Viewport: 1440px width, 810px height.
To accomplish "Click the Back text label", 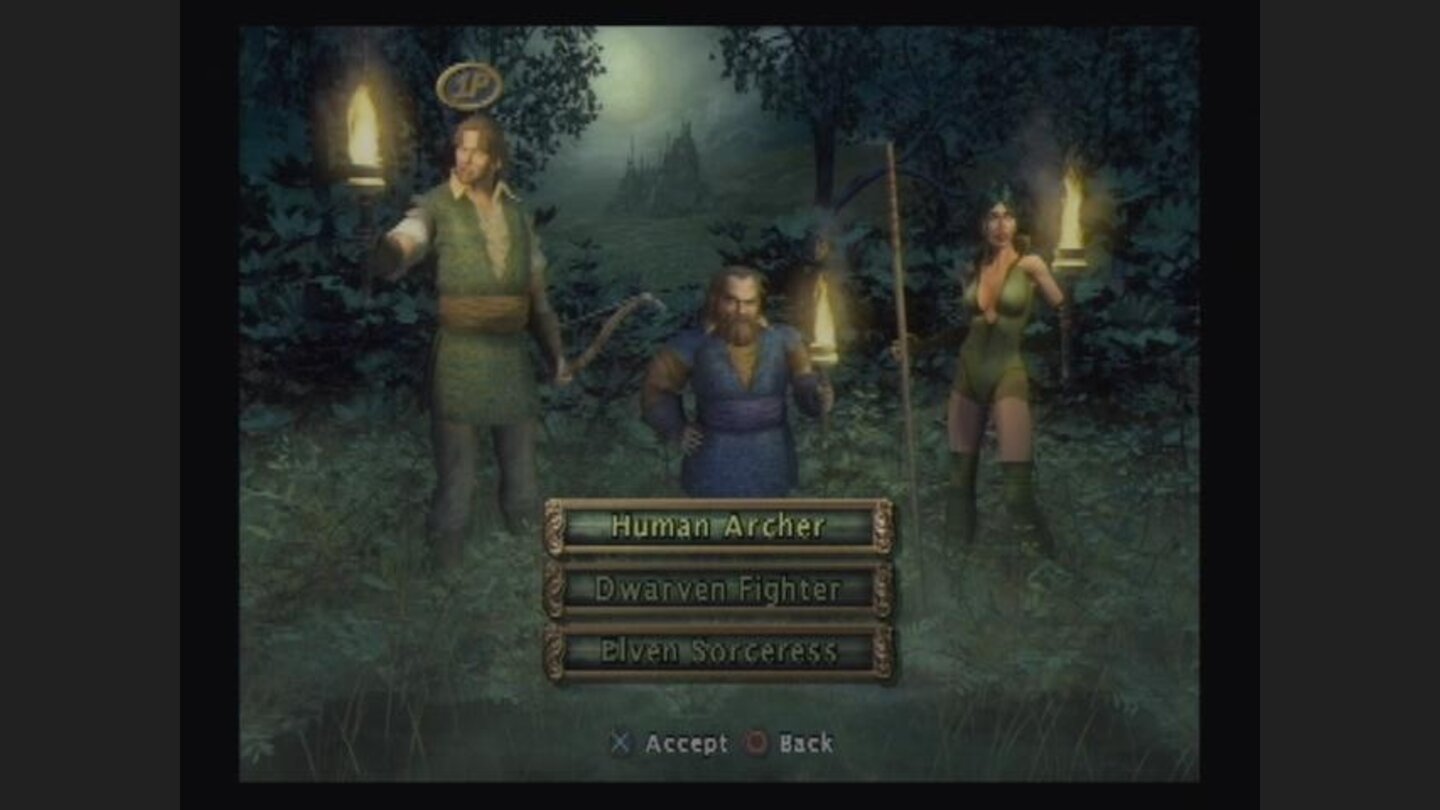I will 806,744.
